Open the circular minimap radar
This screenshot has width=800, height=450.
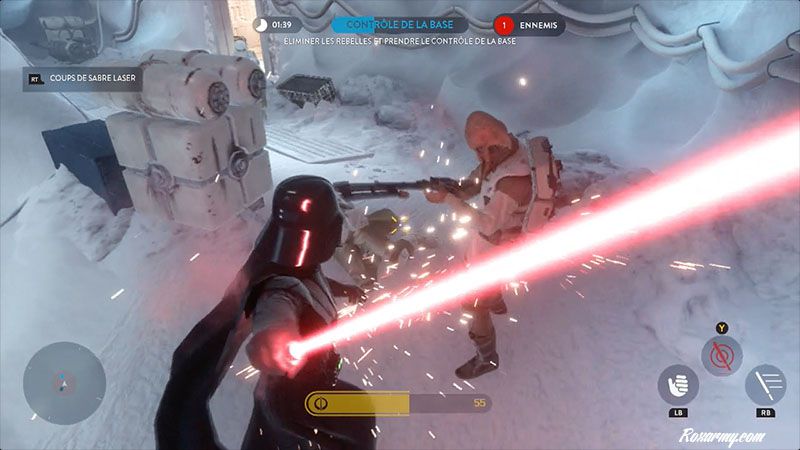click(x=64, y=383)
